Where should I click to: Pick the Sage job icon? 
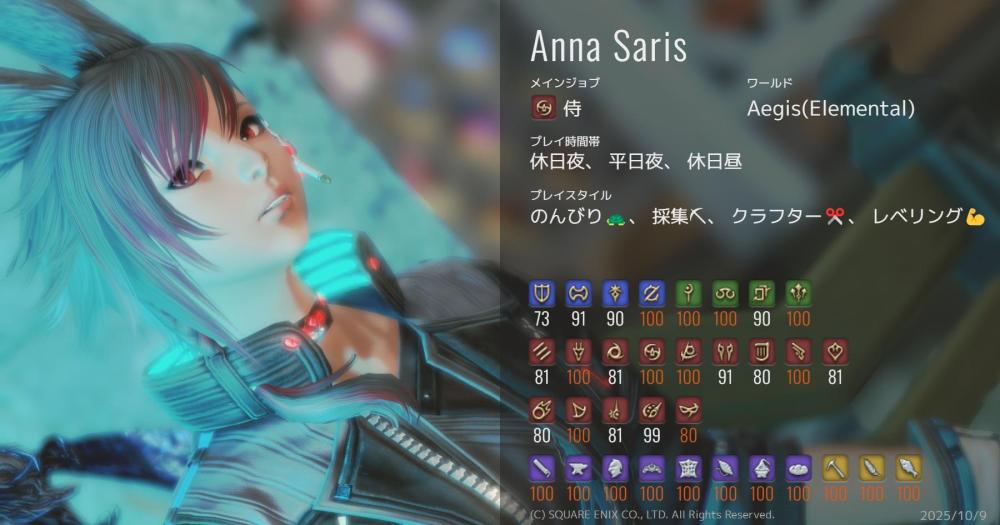tap(800, 293)
